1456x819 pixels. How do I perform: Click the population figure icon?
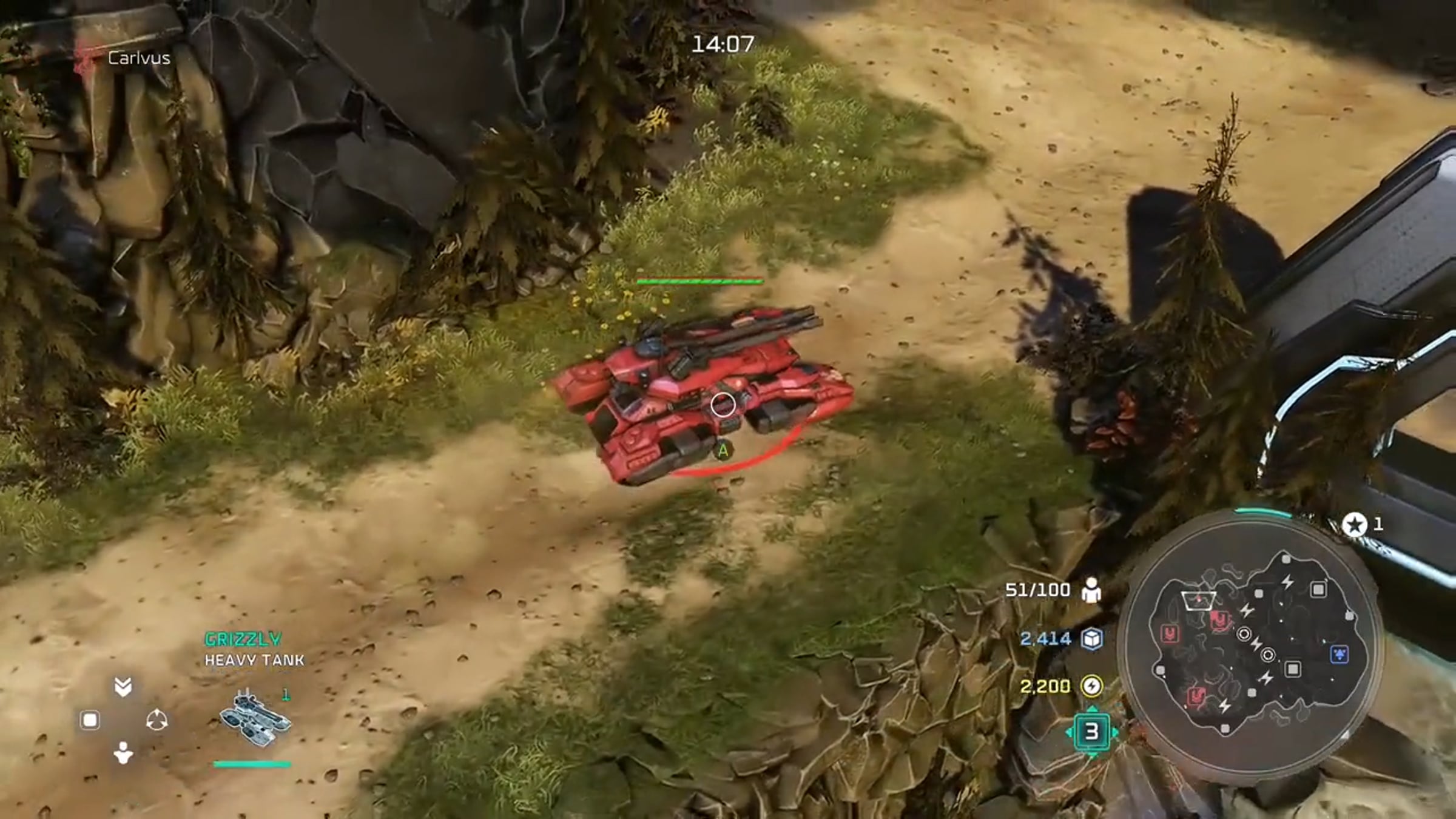click(x=1091, y=590)
